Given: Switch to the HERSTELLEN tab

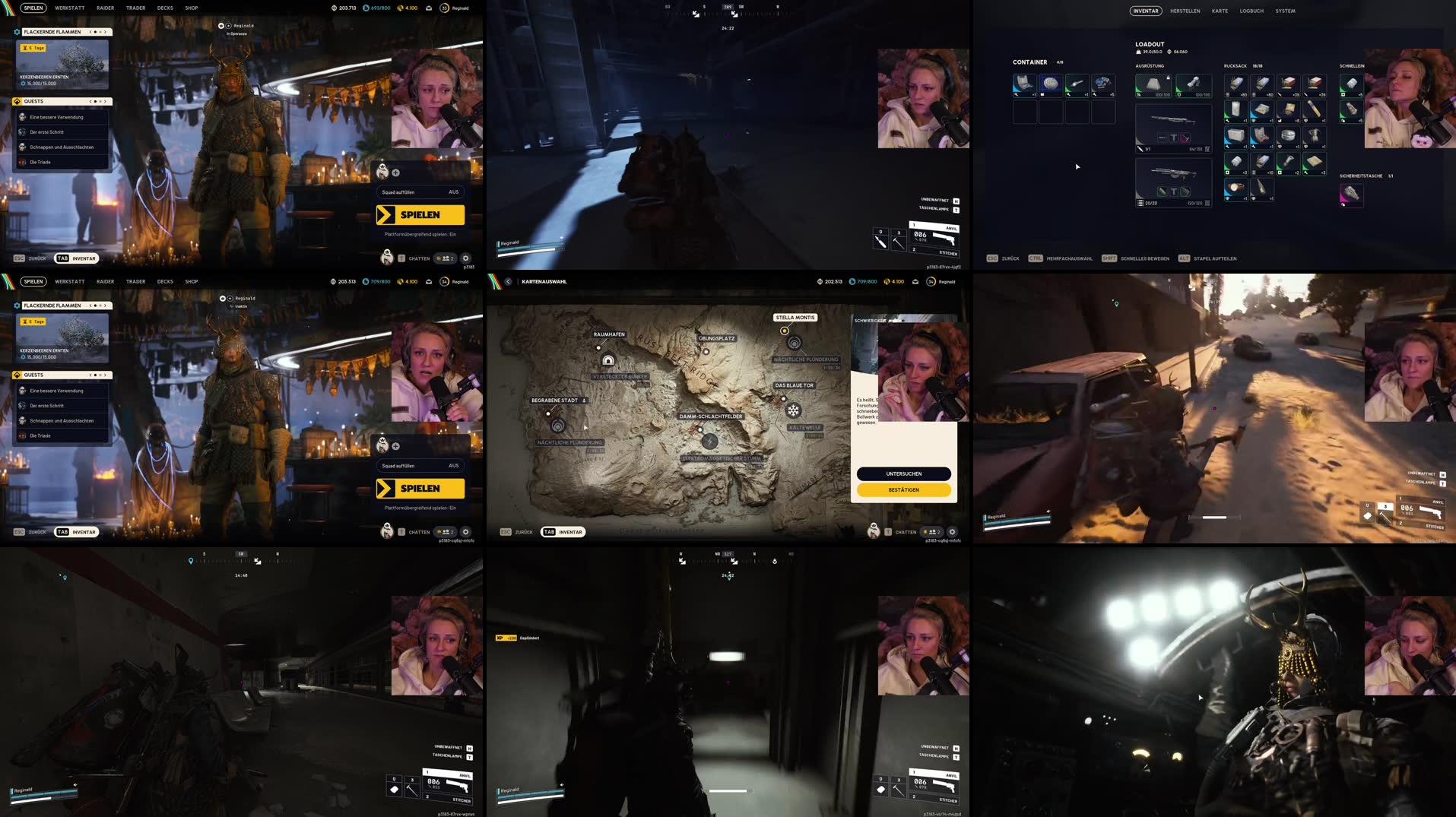Looking at the screenshot, I should pyautogui.click(x=1187, y=11).
